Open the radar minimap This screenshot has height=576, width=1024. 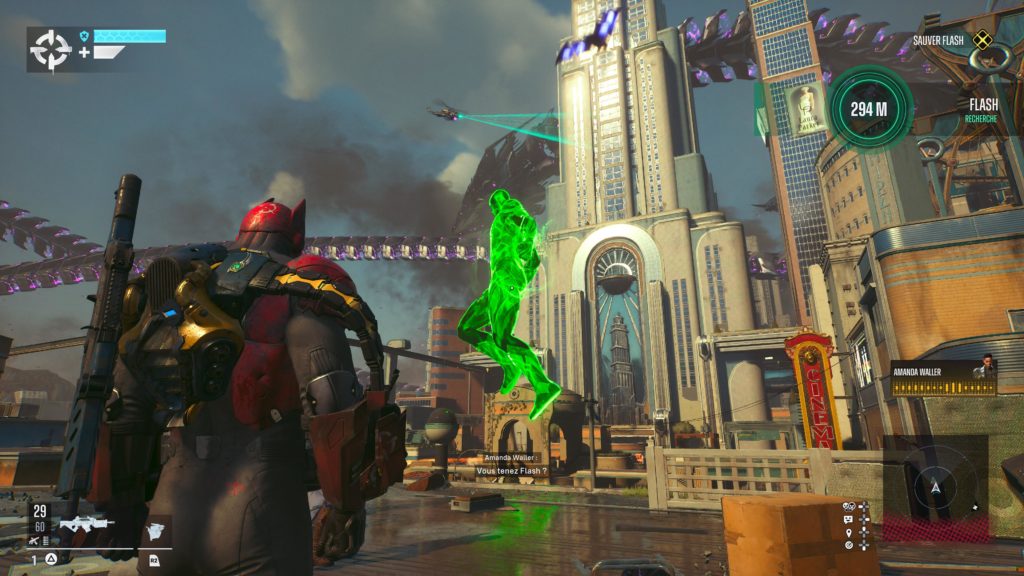coord(936,486)
